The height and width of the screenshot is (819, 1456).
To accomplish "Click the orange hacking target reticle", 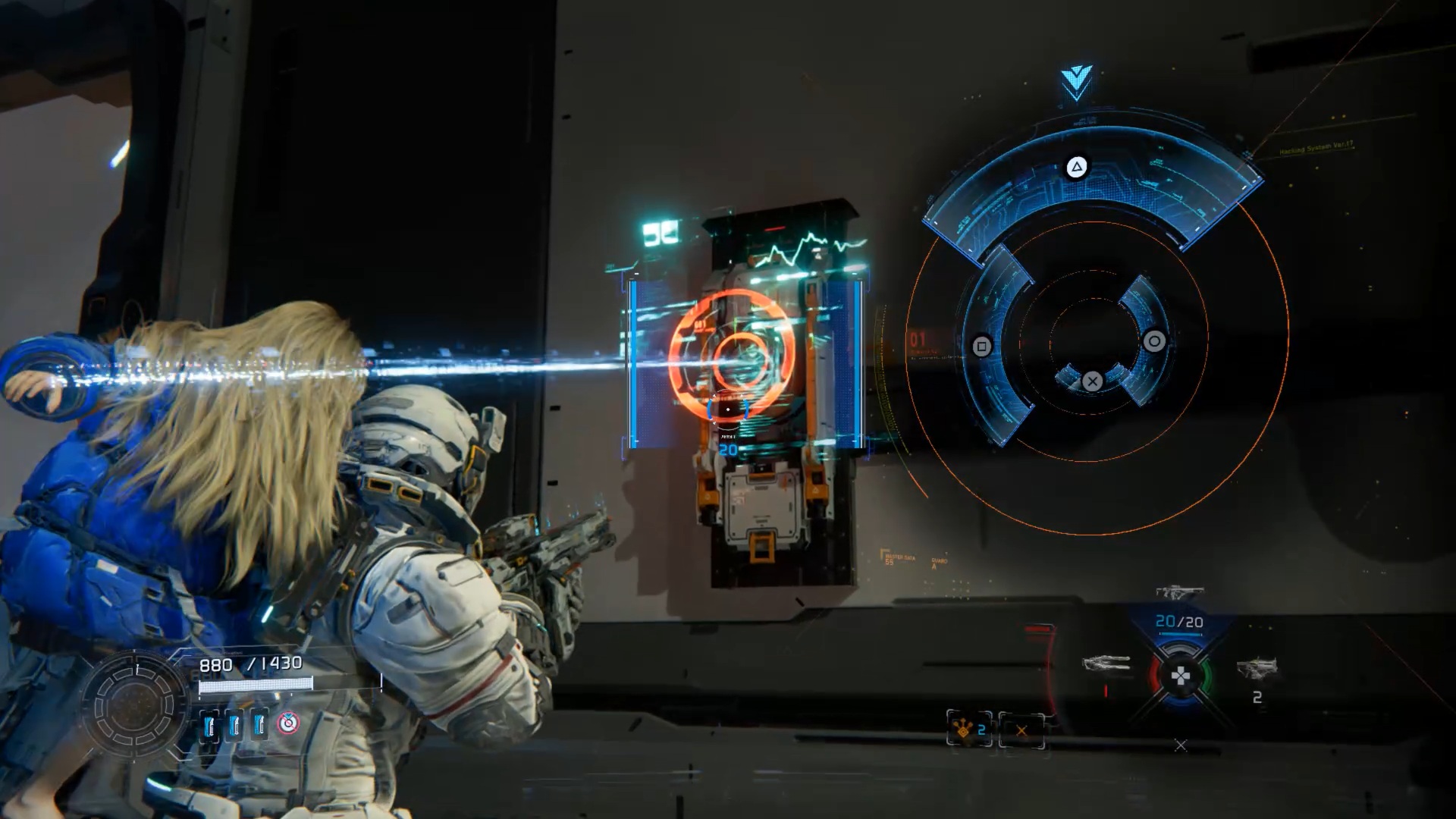I will (x=731, y=353).
